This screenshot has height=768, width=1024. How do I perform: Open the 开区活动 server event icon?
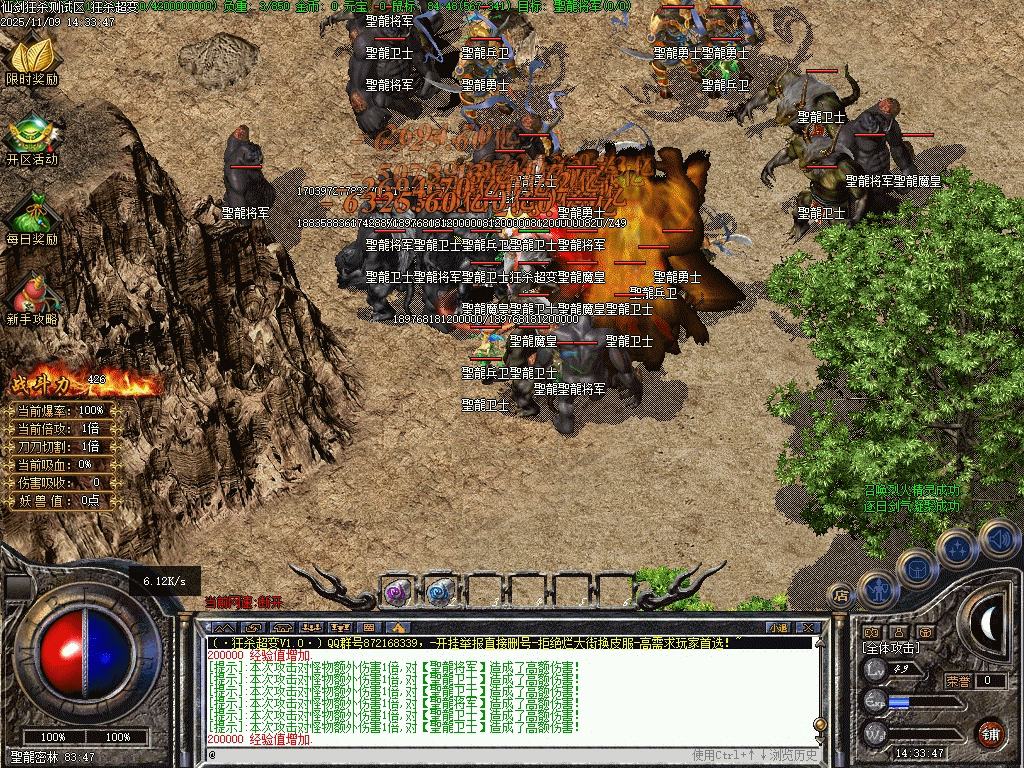[31, 137]
